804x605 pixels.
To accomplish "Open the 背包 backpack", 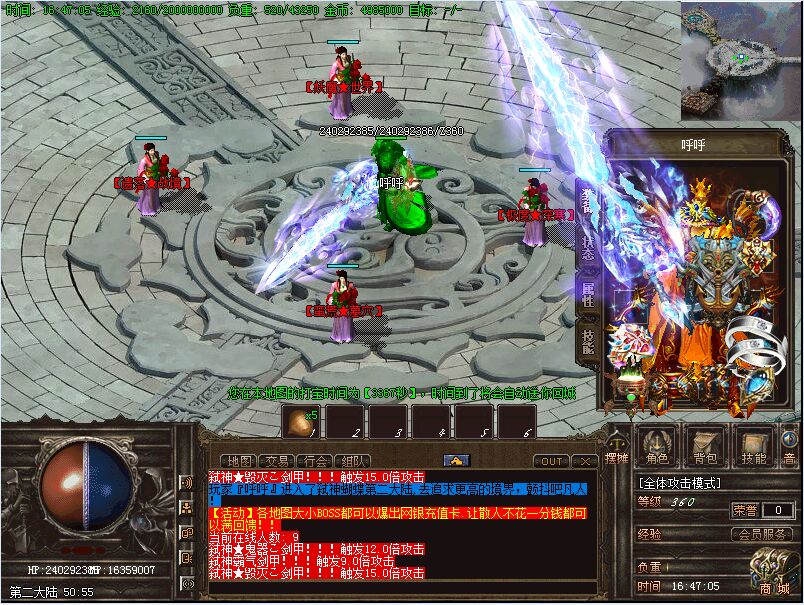I will pyautogui.click(x=705, y=447).
